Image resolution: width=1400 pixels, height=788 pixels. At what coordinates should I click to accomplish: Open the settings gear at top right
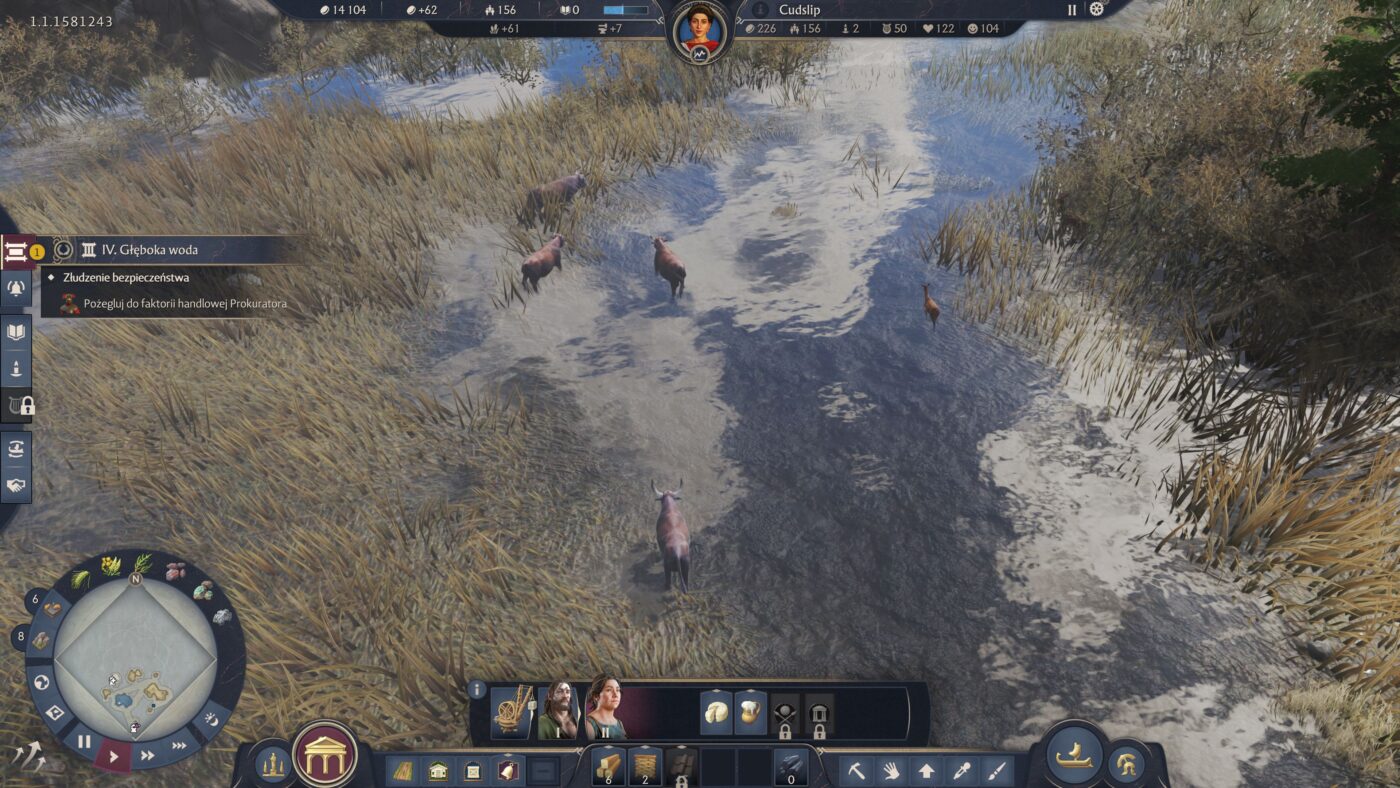coord(1096,9)
